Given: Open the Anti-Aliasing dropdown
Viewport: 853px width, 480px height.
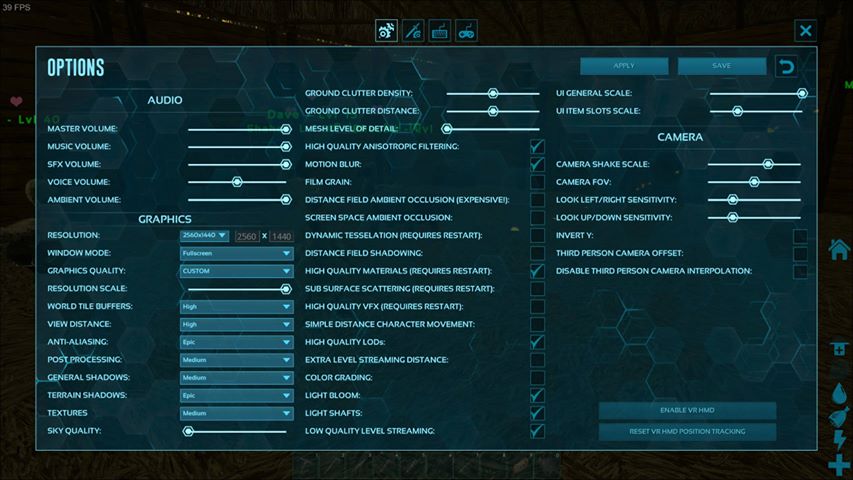Looking at the screenshot, I should click(236, 342).
